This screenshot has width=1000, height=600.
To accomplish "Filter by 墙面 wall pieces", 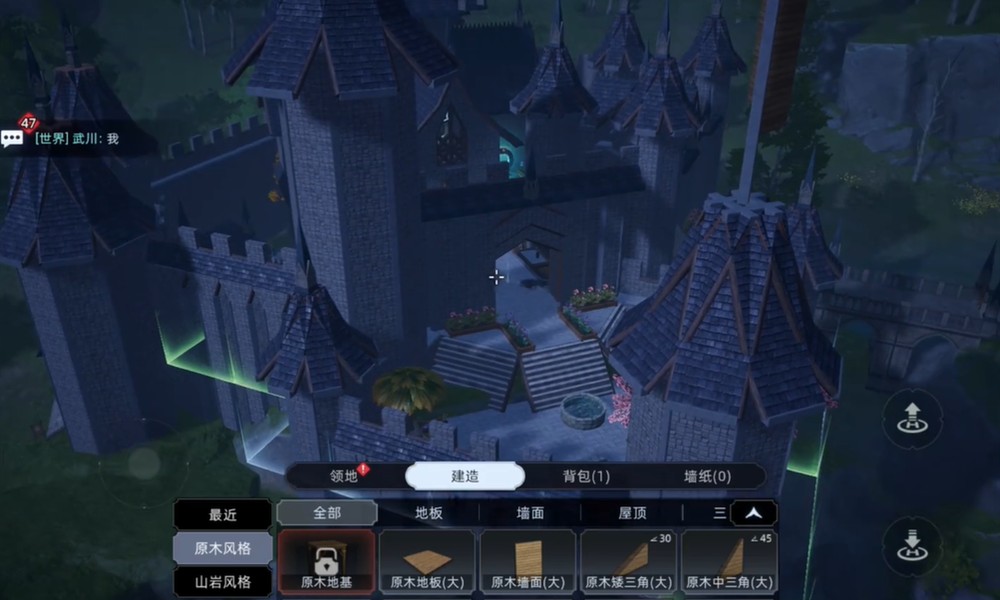I will tap(530, 513).
